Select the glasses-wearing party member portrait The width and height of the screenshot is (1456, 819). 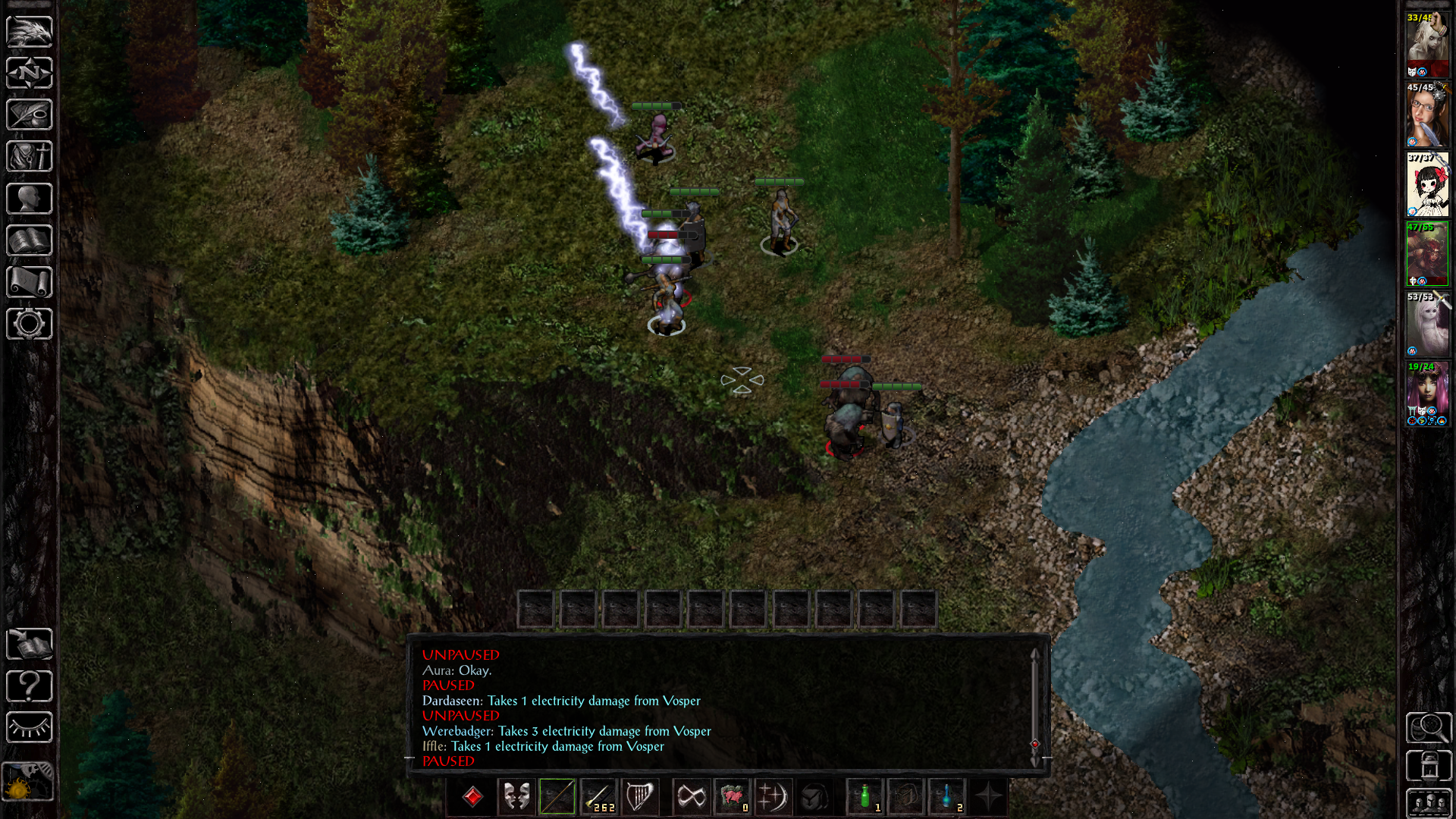click(x=1427, y=115)
